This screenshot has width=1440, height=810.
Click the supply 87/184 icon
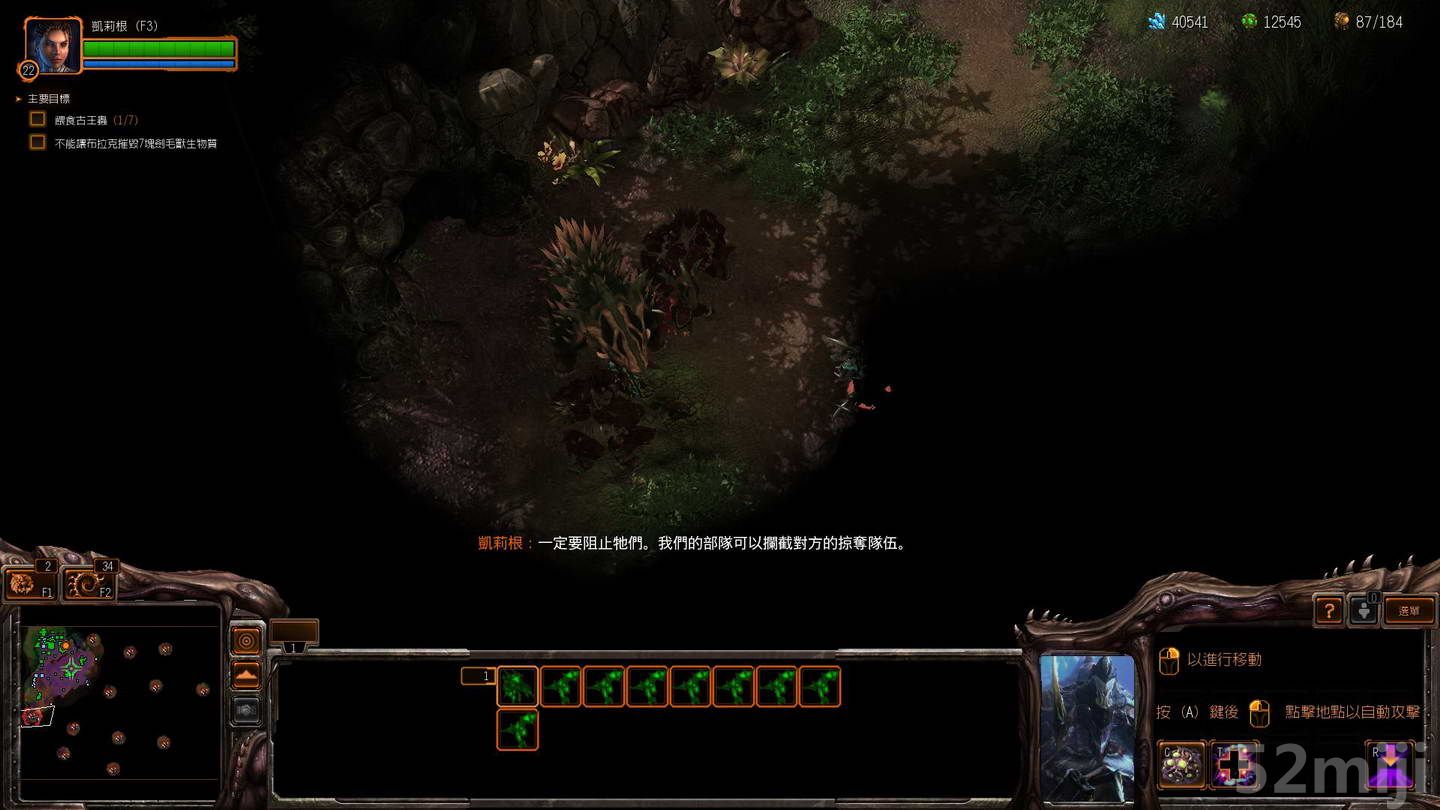1340,21
